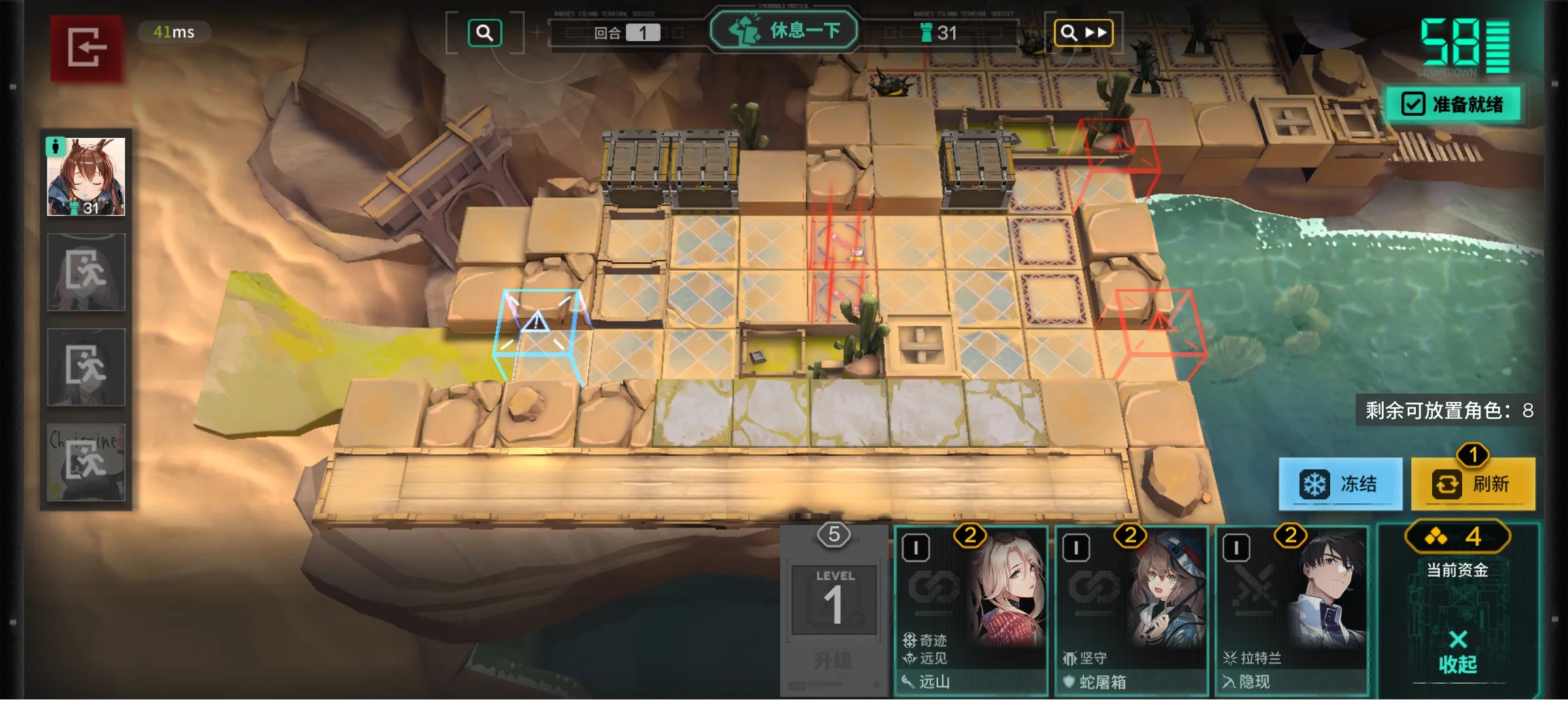Confirm with the 准备就绪 ready button
This screenshot has width=1568, height=706.
pyautogui.click(x=1454, y=104)
